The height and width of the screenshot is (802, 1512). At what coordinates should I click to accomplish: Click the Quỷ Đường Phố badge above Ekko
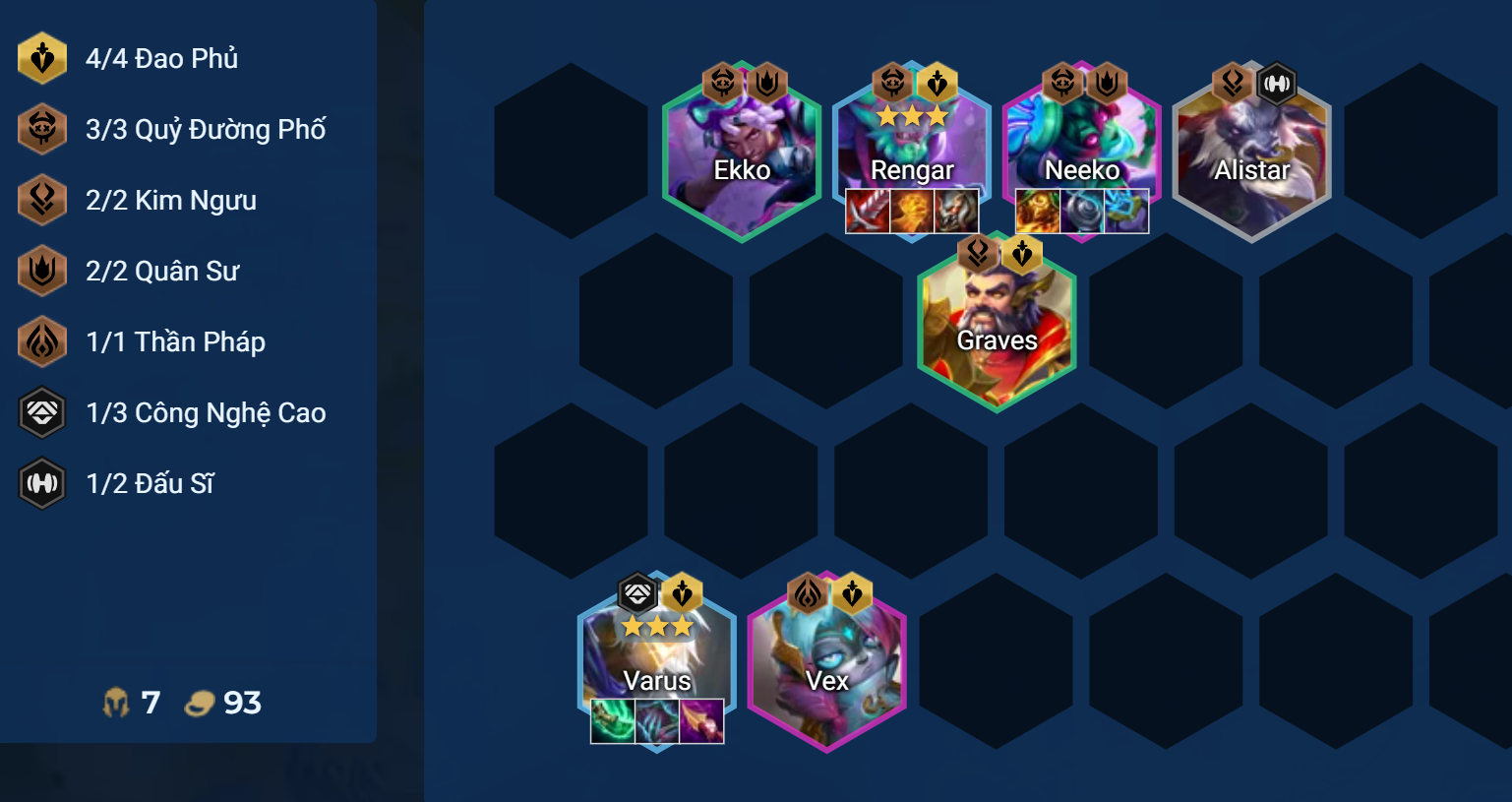coord(723,85)
